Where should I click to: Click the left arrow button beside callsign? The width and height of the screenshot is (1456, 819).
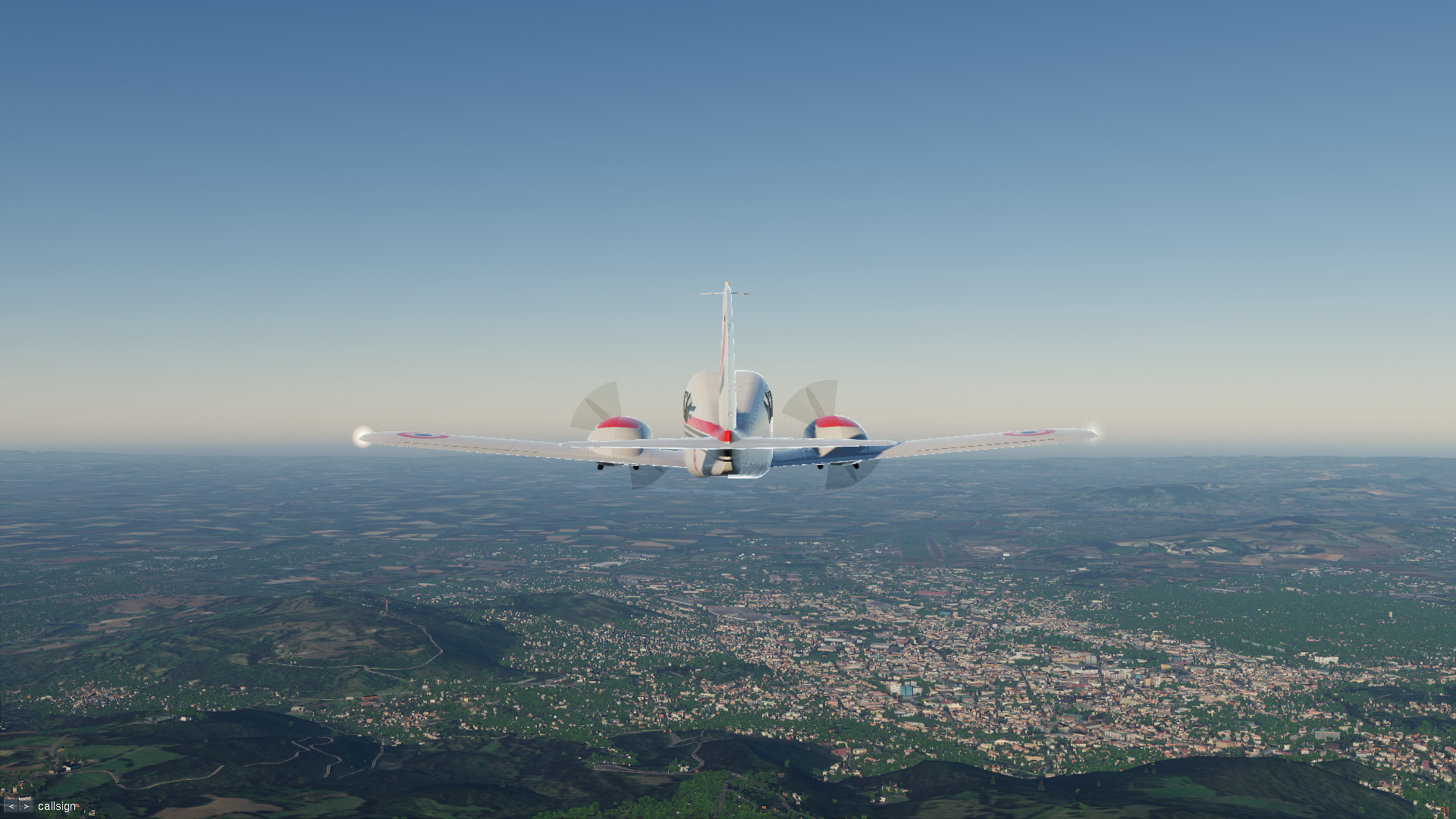point(11,806)
